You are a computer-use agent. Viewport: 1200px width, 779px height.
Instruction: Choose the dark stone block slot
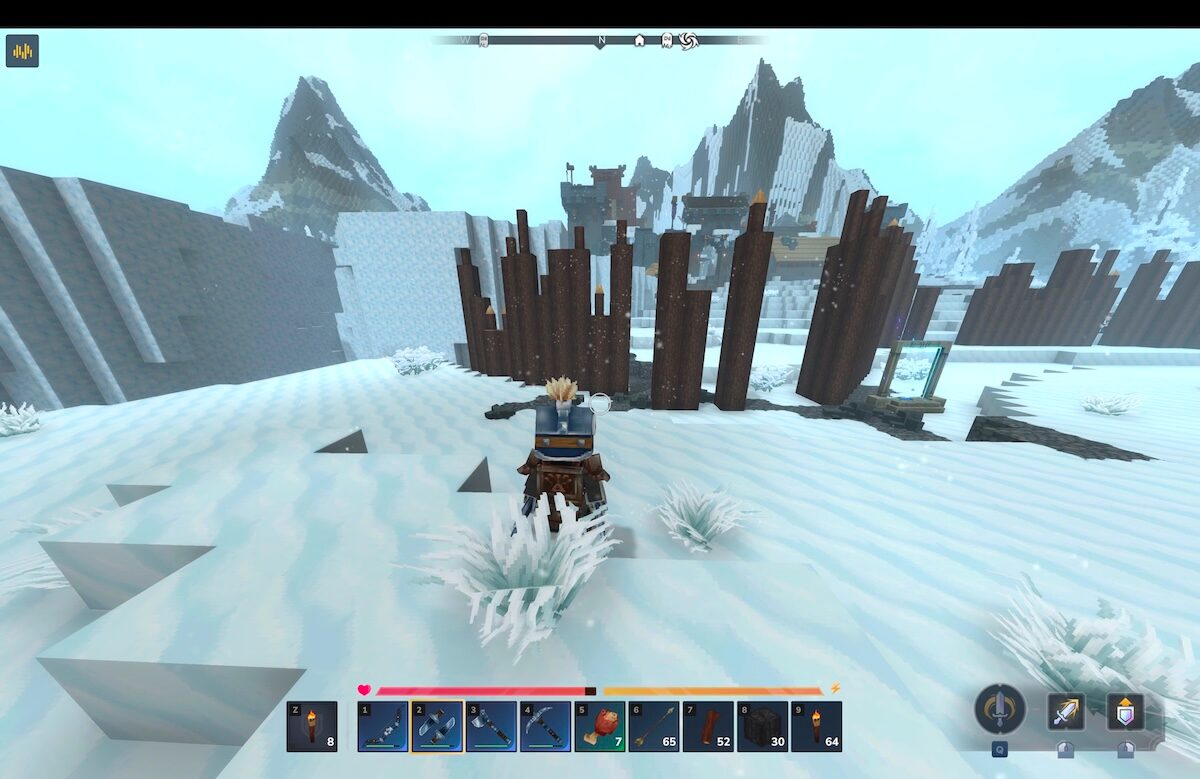pos(762,726)
